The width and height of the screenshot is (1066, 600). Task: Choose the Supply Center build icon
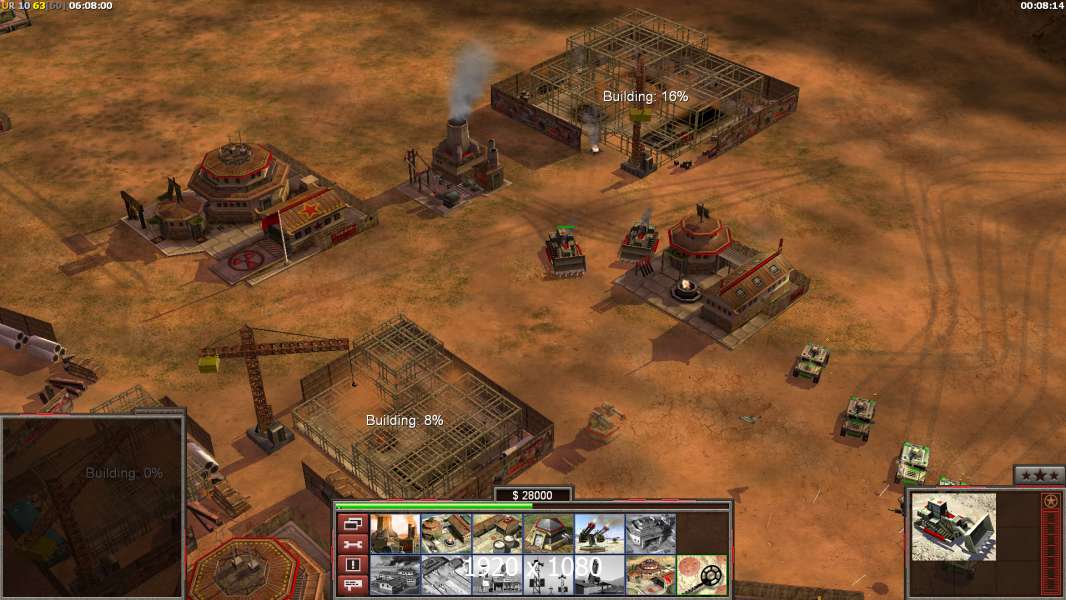click(497, 534)
